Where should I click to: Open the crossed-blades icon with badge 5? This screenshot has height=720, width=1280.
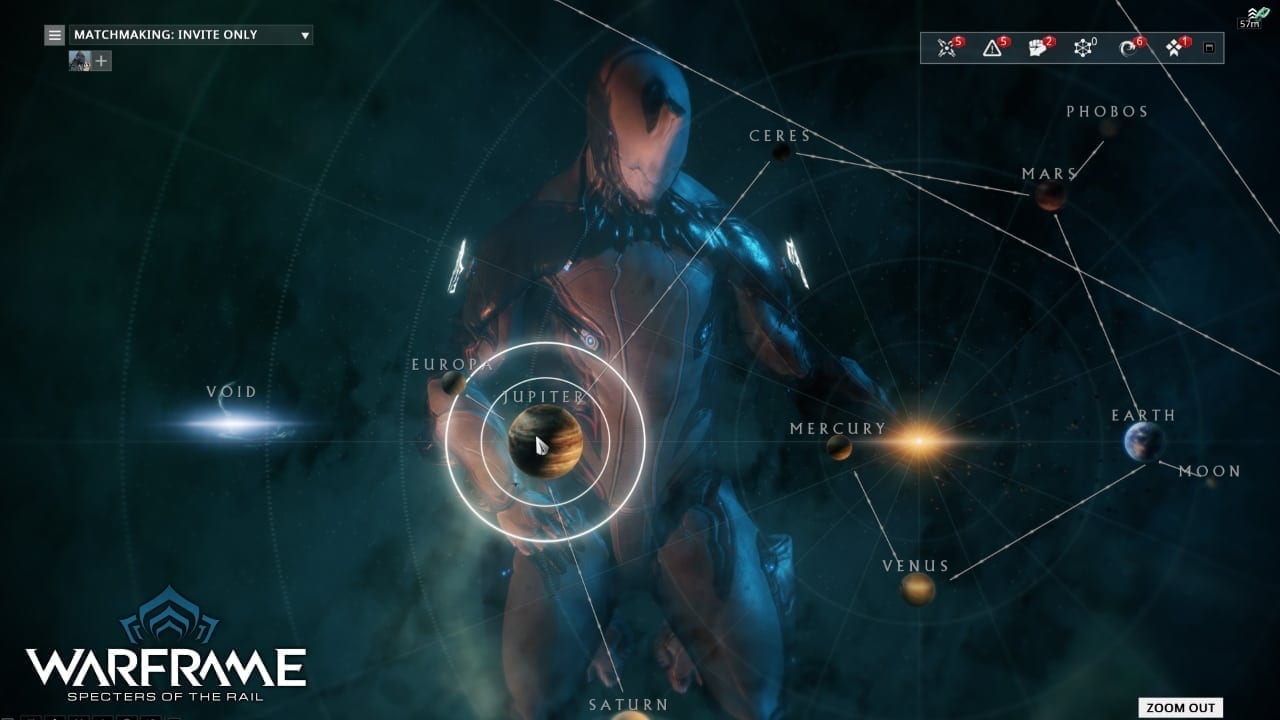point(947,48)
